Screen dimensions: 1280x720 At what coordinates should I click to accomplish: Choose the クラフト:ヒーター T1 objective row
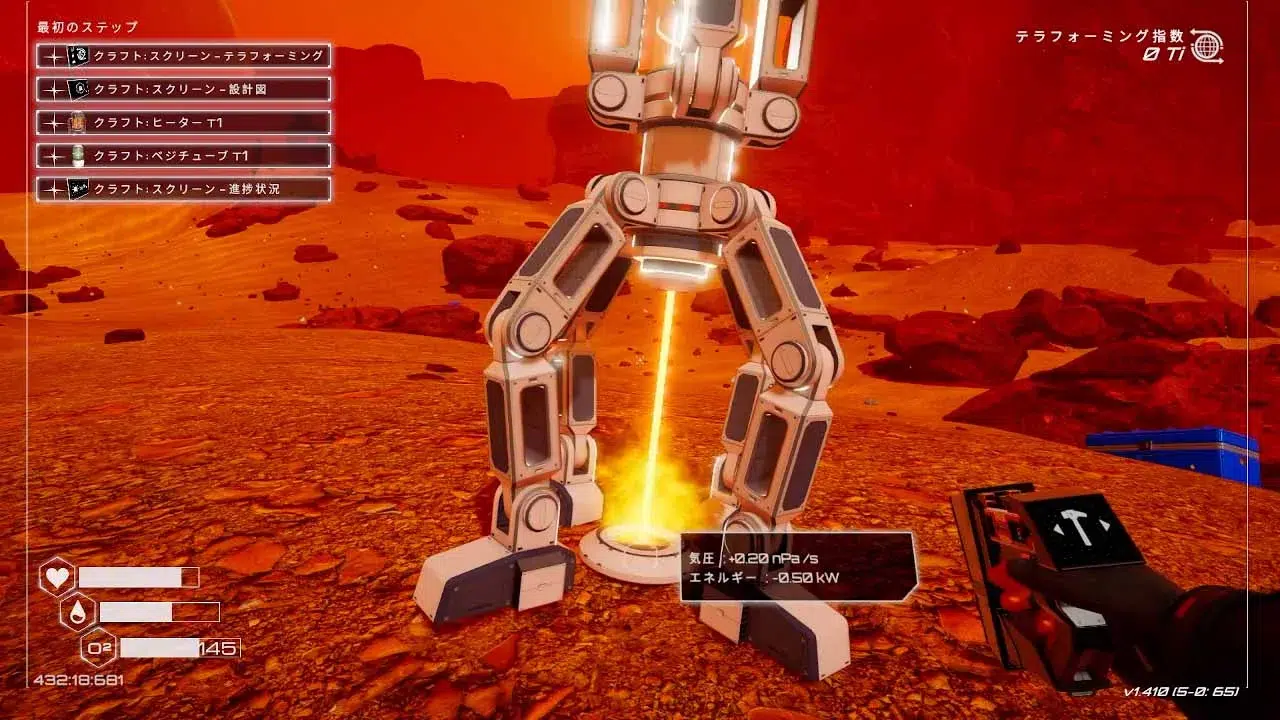click(184, 122)
